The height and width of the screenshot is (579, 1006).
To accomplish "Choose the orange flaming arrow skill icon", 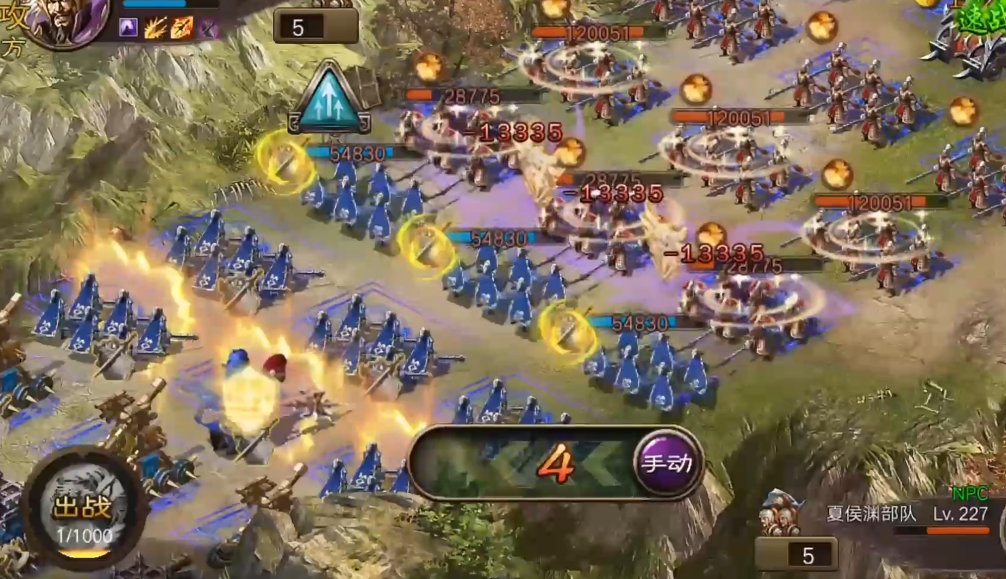I will pyautogui.click(x=181, y=28).
